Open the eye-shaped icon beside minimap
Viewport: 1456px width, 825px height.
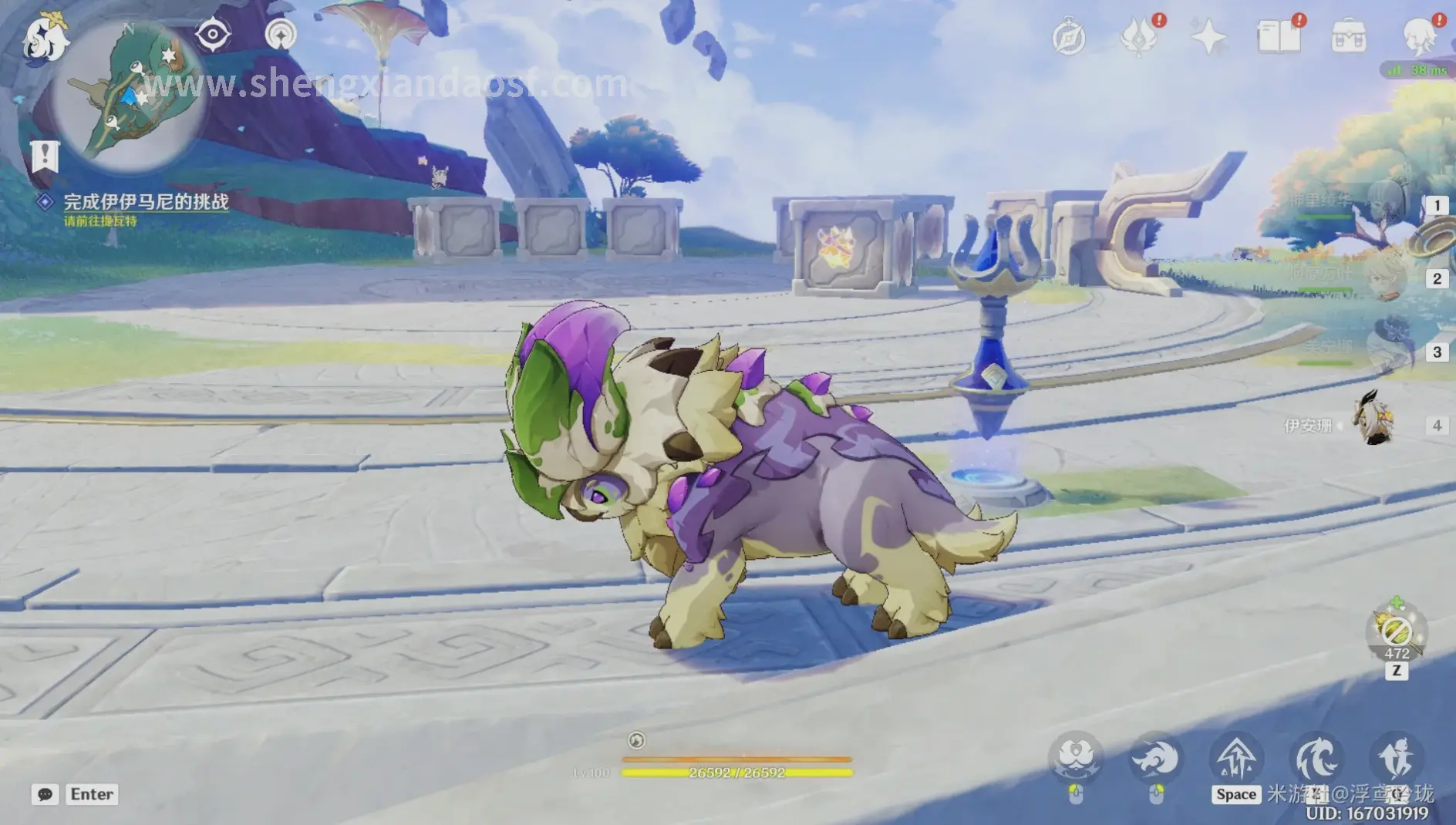(x=212, y=35)
